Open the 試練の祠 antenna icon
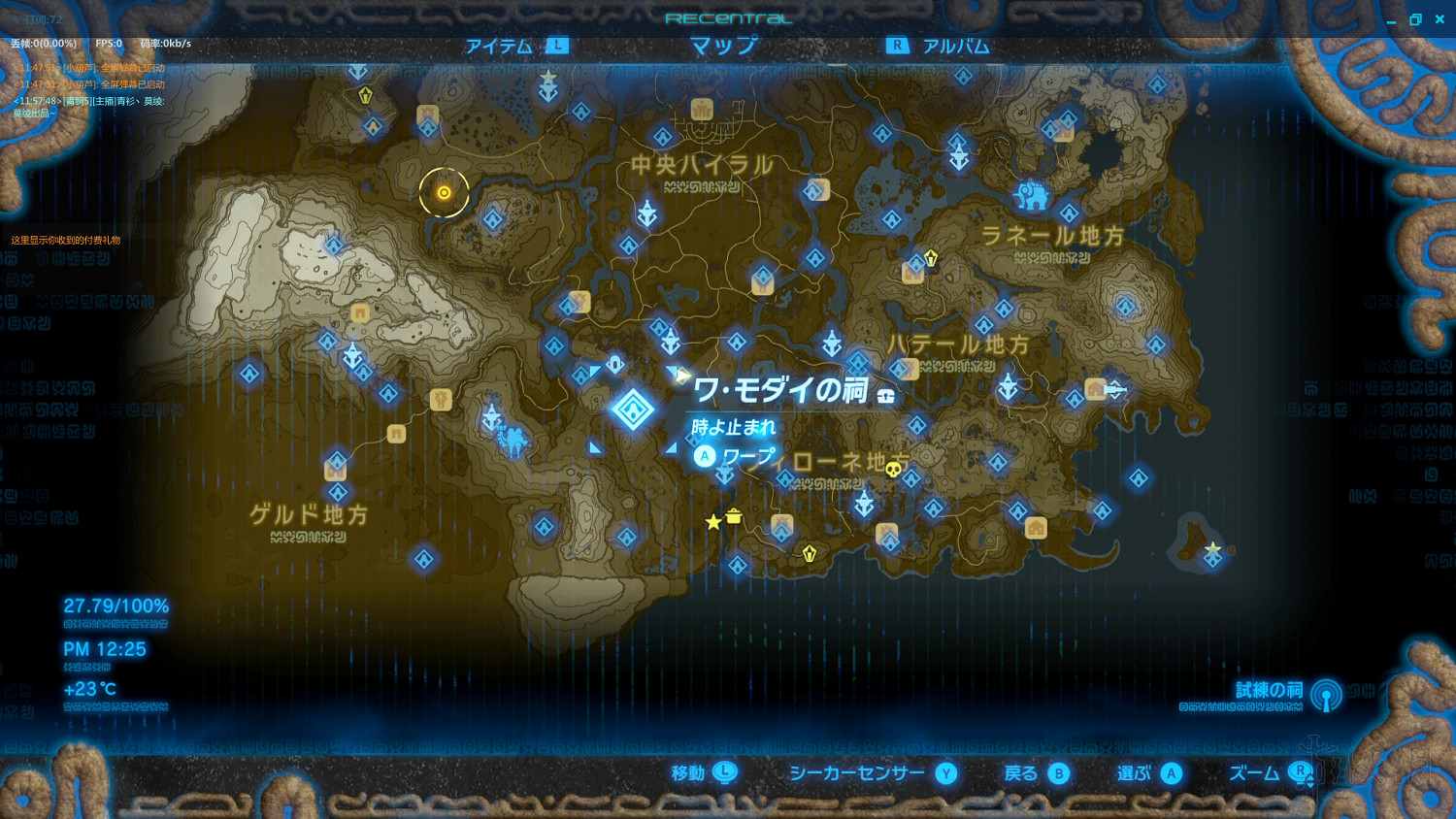Image resolution: width=1456 pixels, height=819 pixels. (1323, 695)
